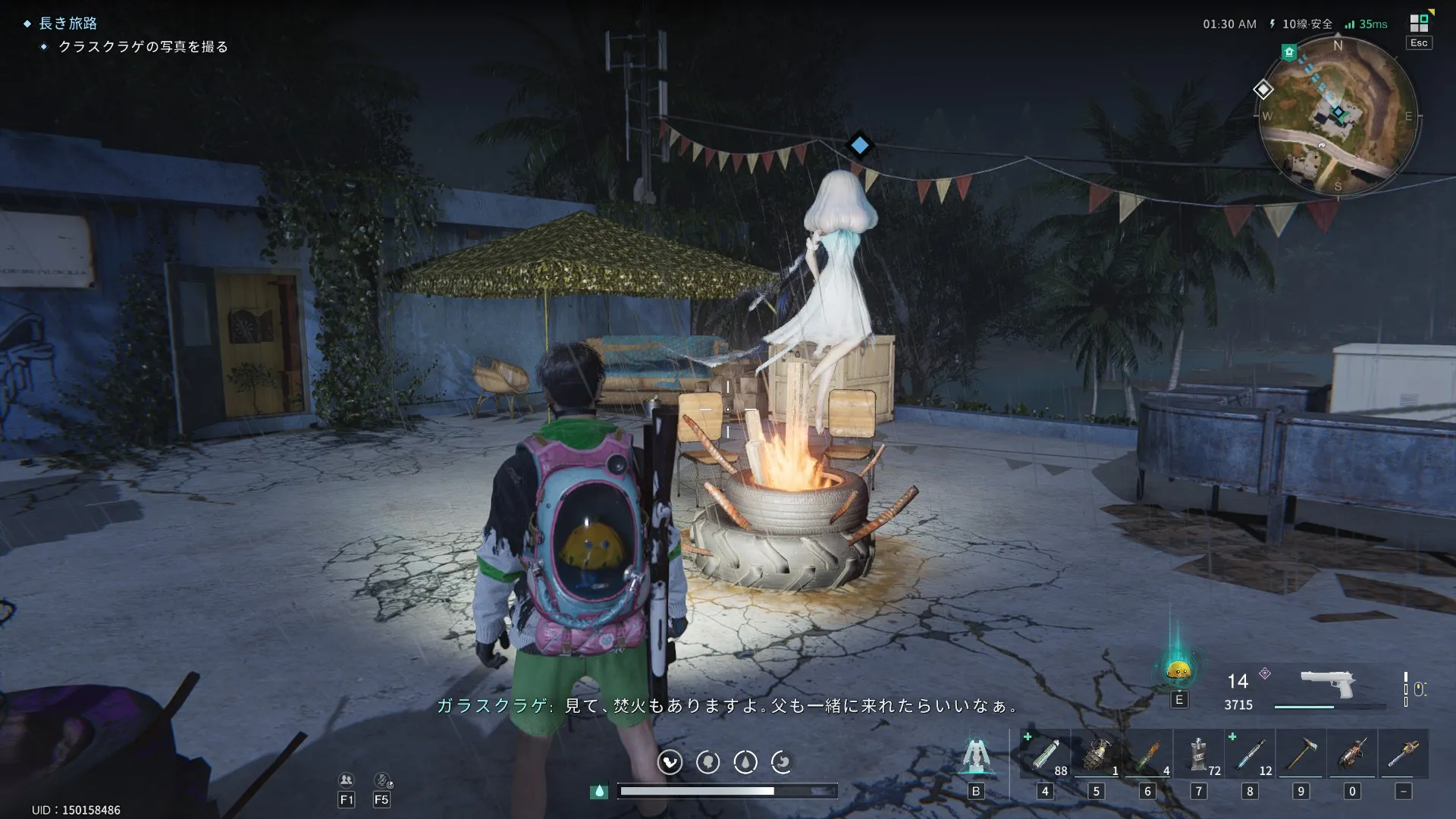The image size is (1456, 819).
Task: Select the green syringe slot with 88
Action: [x=1045, y=755]
